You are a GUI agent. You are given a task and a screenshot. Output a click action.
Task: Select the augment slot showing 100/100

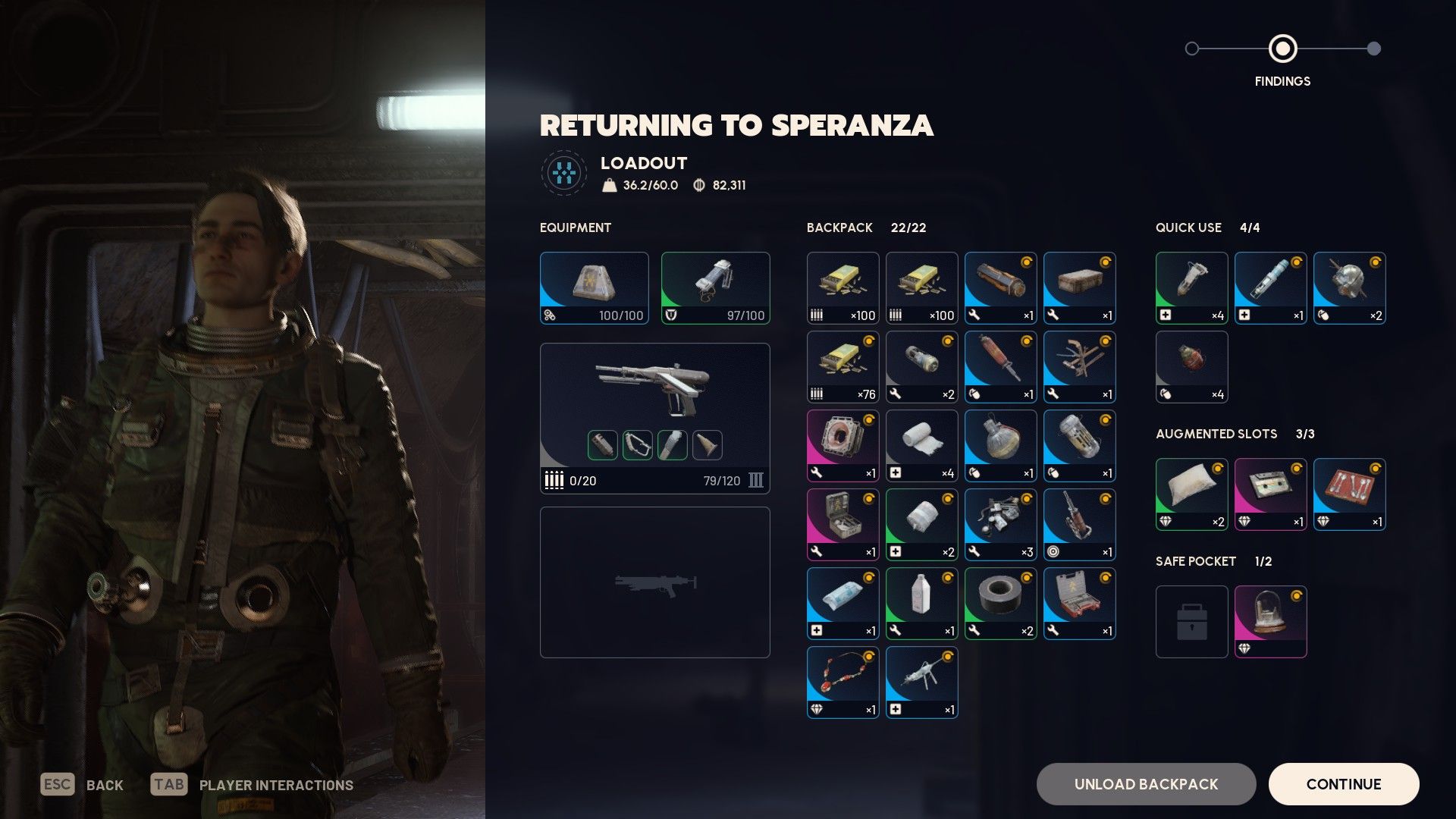594,288
